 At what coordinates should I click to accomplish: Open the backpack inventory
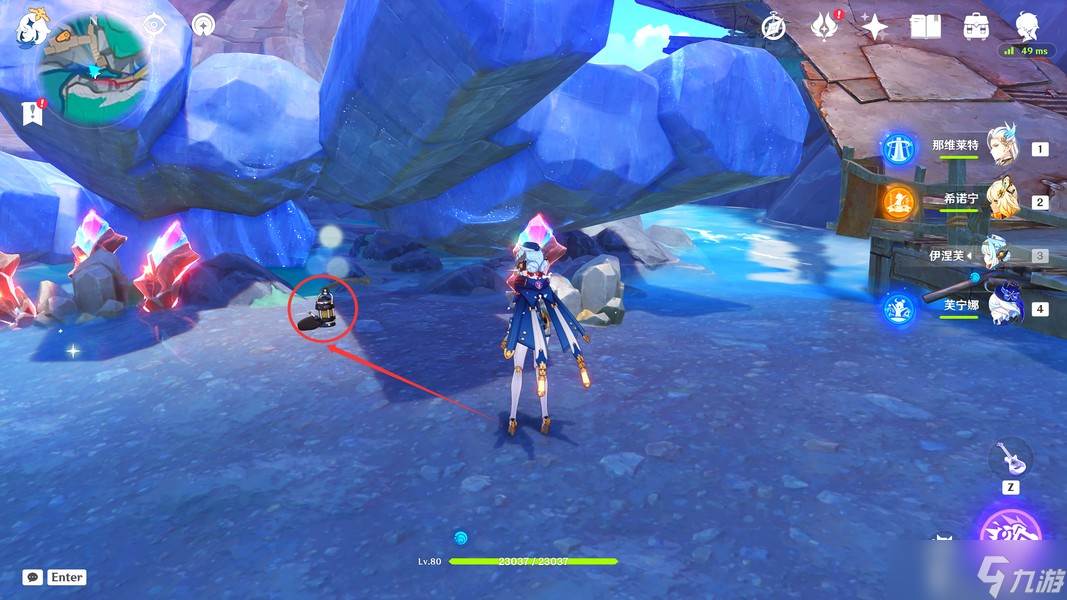pos(977,27)
